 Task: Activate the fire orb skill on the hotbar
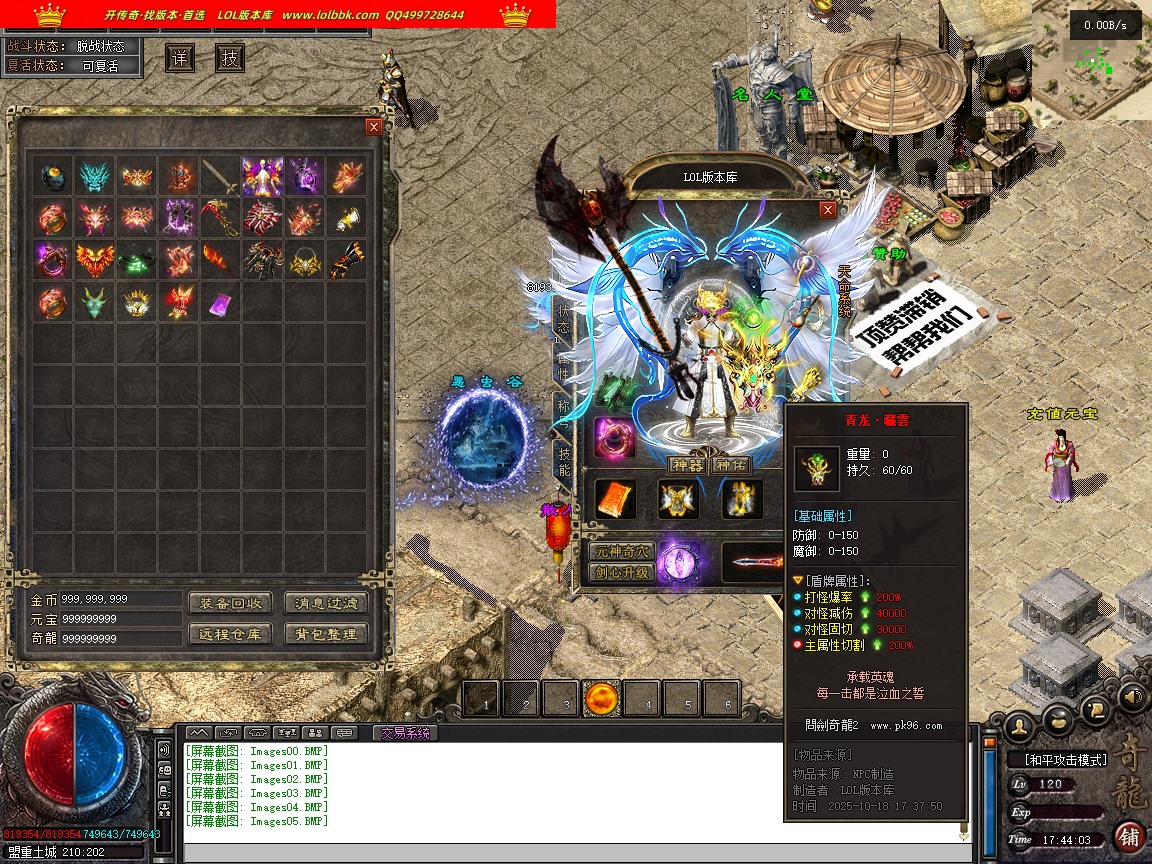604,699
